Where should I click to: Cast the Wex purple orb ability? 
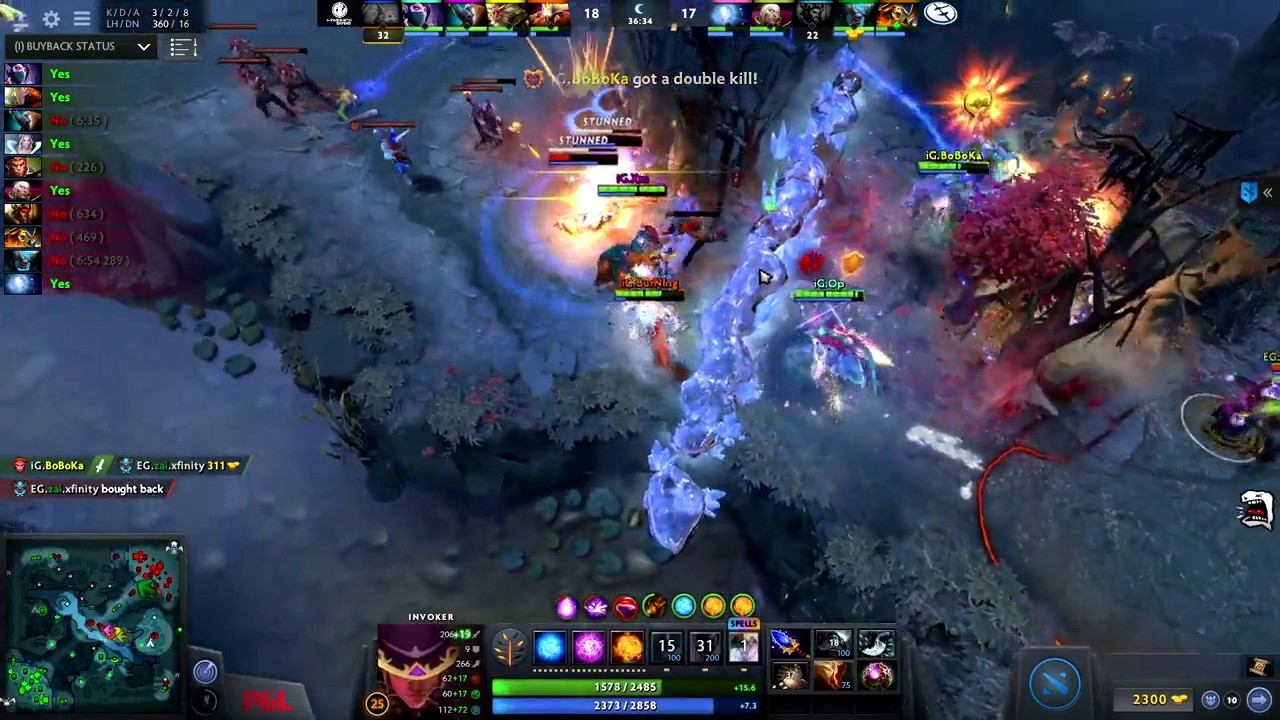click(588, 648)
